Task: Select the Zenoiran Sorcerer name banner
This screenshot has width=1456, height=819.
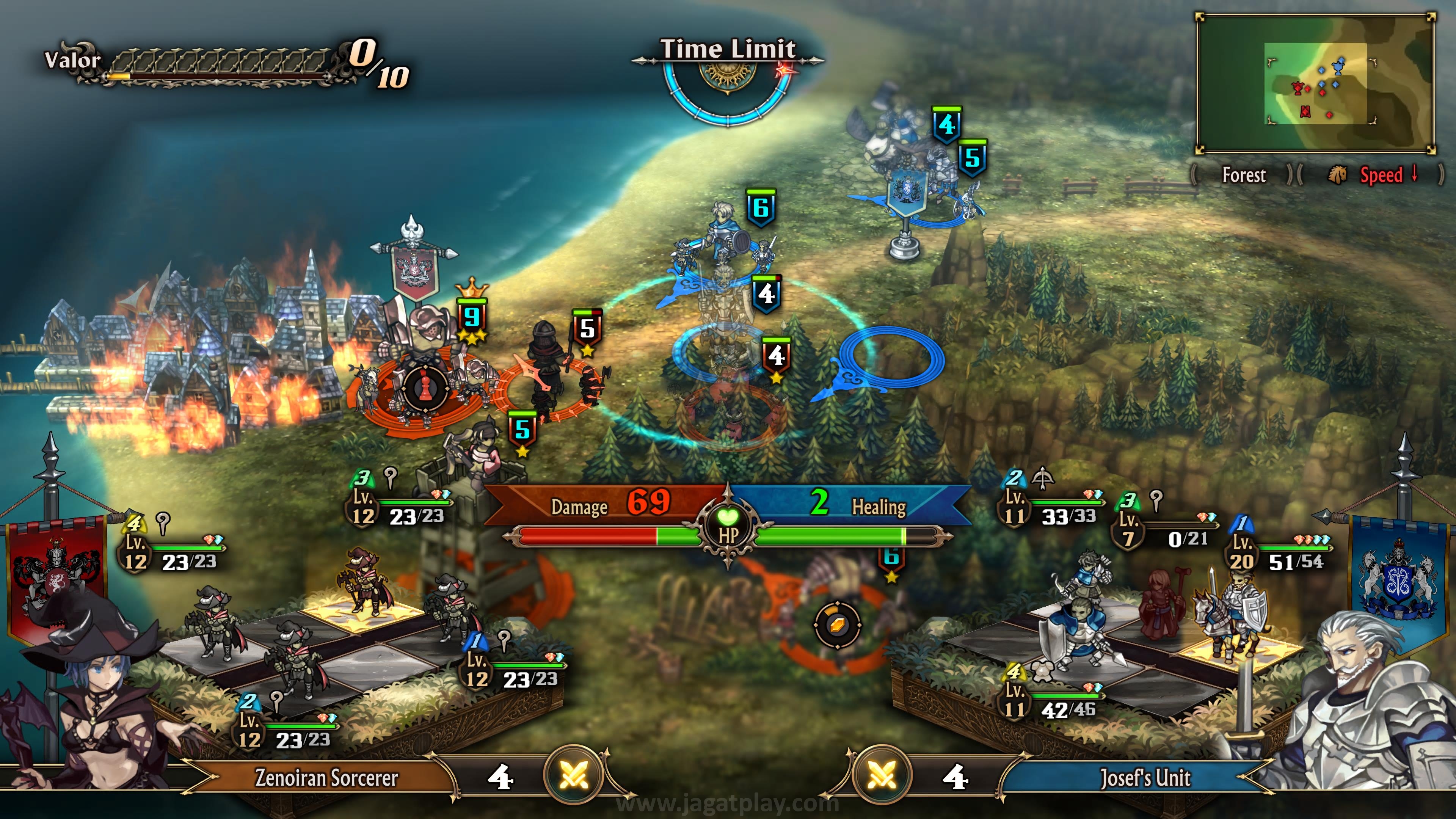Action: point(326,778)
